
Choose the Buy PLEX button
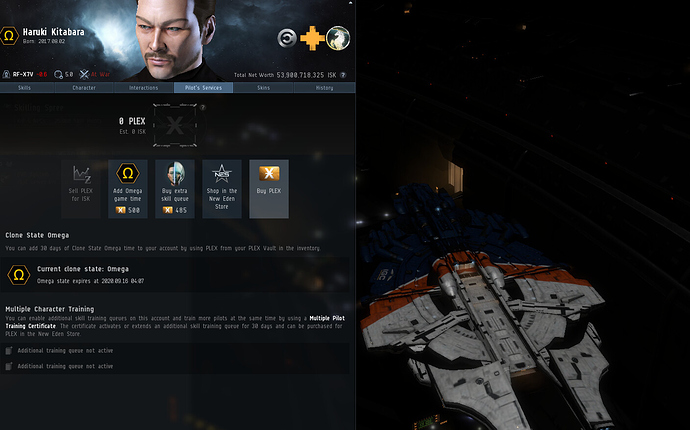point(268,188)
